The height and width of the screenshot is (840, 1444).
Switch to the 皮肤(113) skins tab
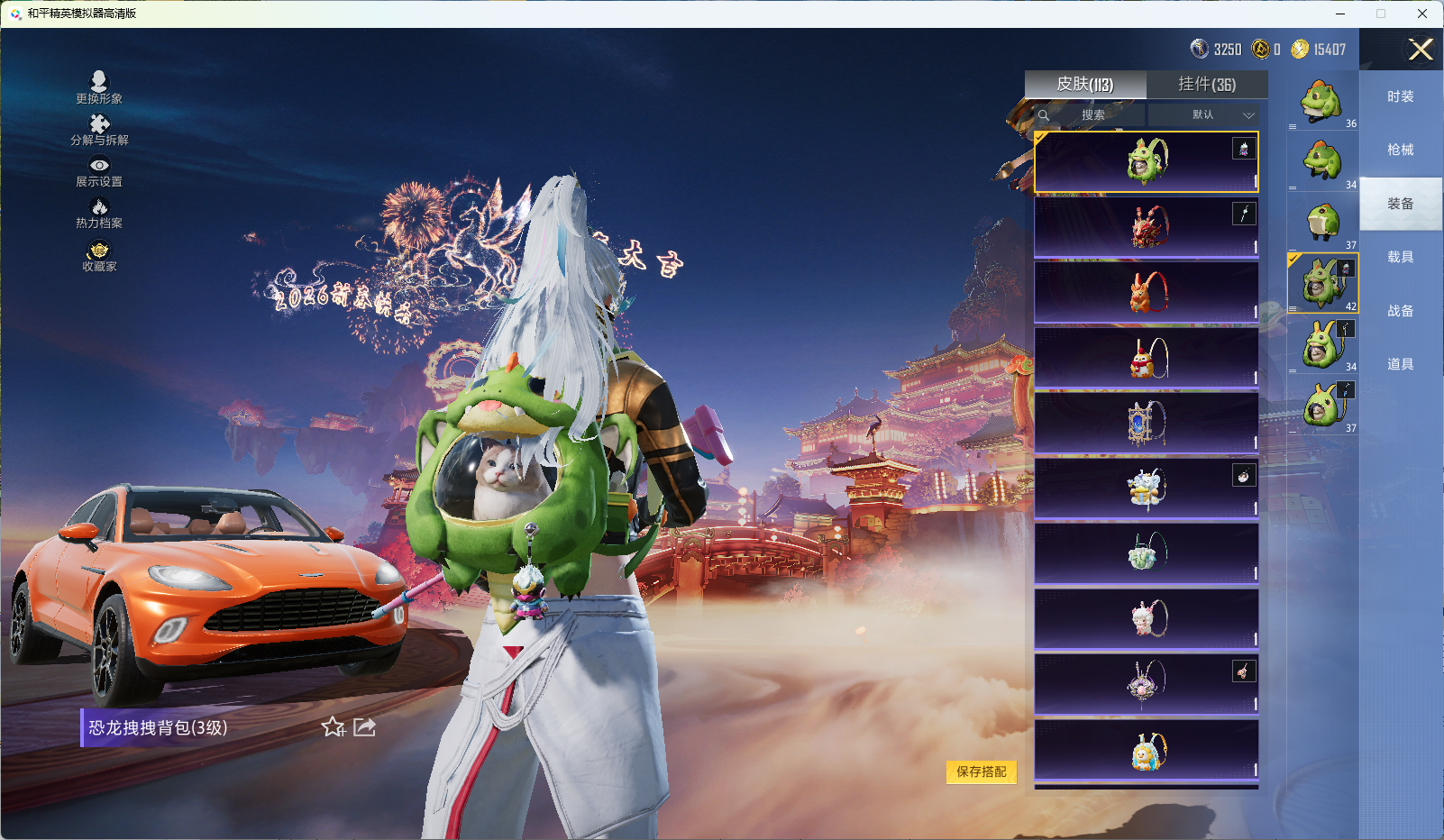click(1085, 85)
